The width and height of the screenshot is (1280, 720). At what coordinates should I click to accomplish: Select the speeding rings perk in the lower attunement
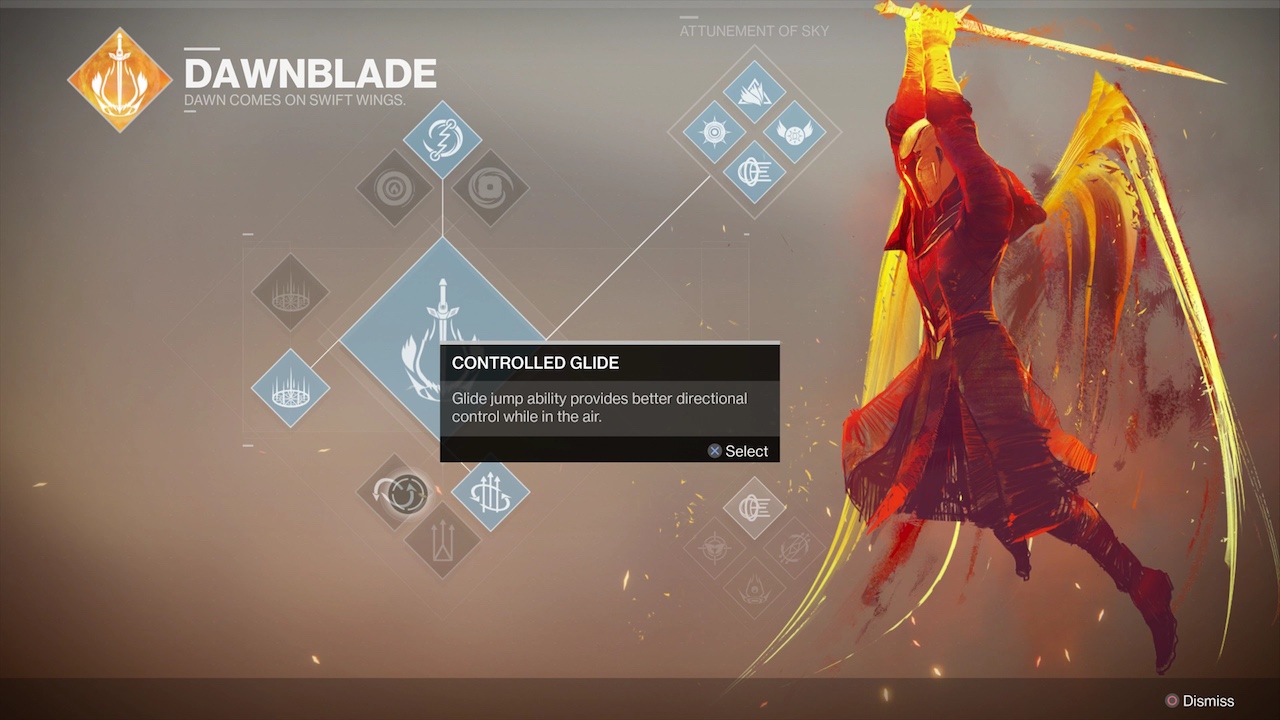tap(754, 508)
